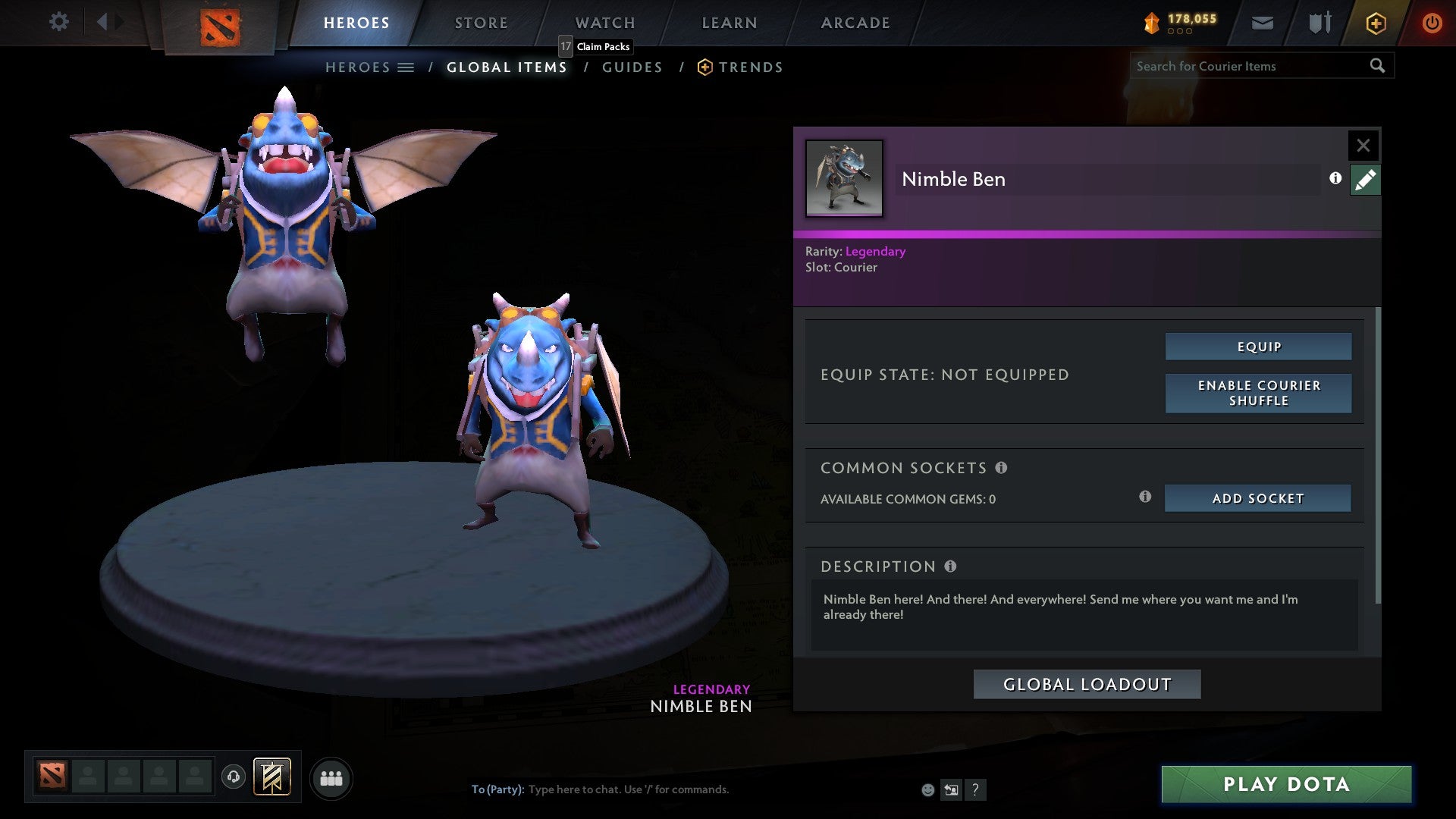Switch to the Global Items tab

[506, 67]
